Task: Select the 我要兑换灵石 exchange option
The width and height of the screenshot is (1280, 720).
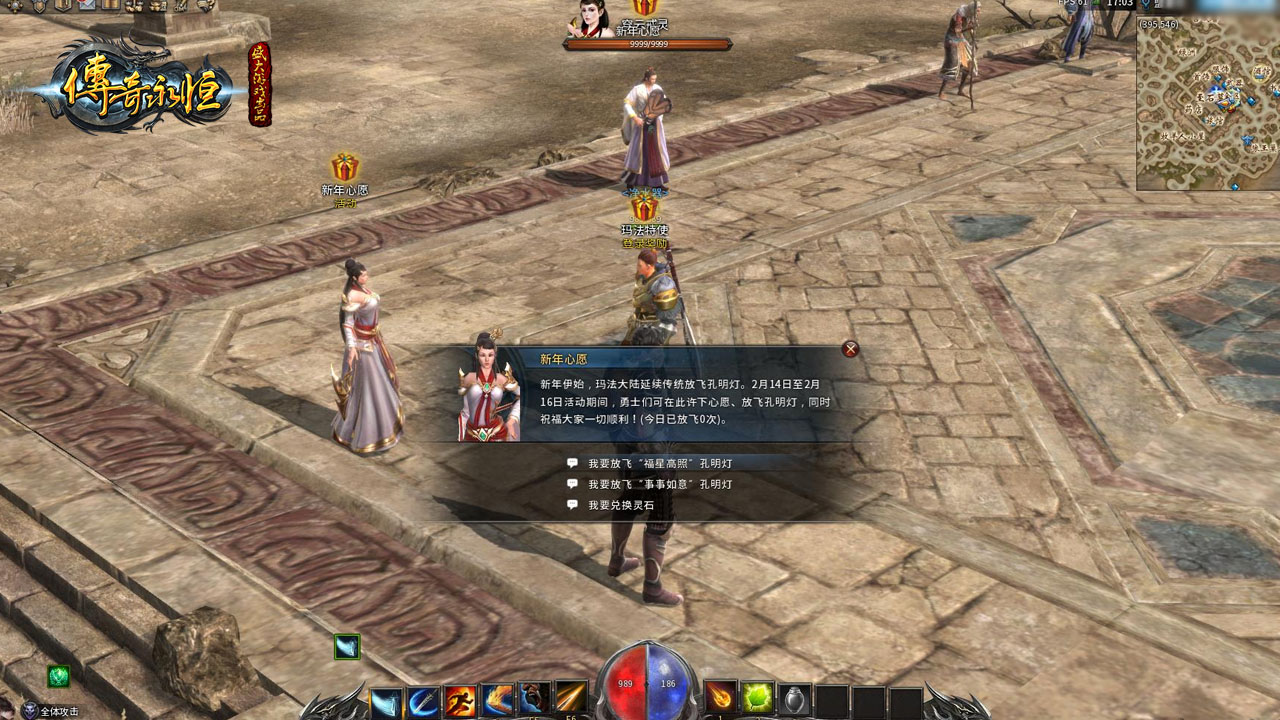Action: coord(621,506)
